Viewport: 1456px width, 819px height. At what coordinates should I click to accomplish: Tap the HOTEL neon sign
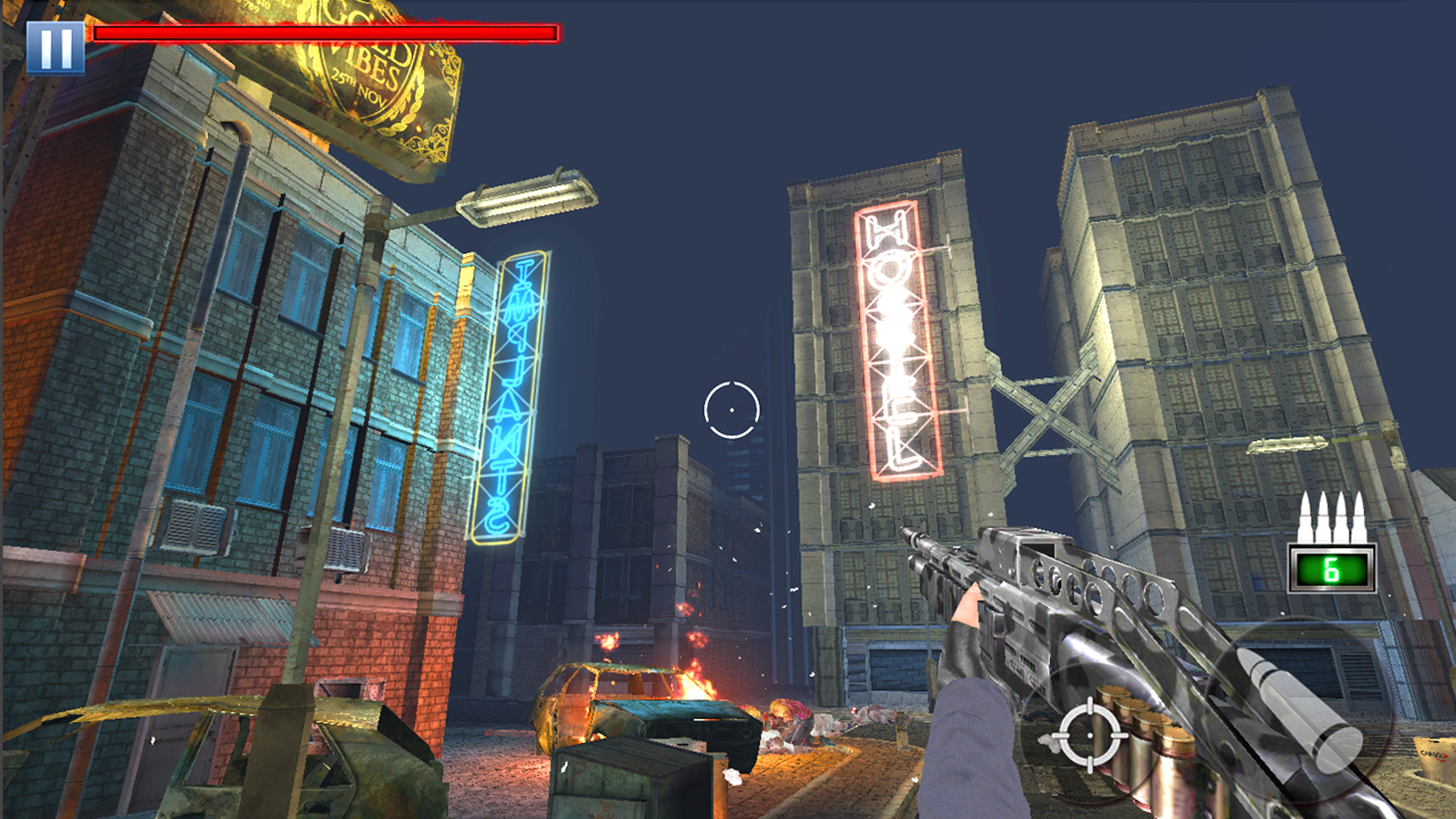click(x=894, y=343)
